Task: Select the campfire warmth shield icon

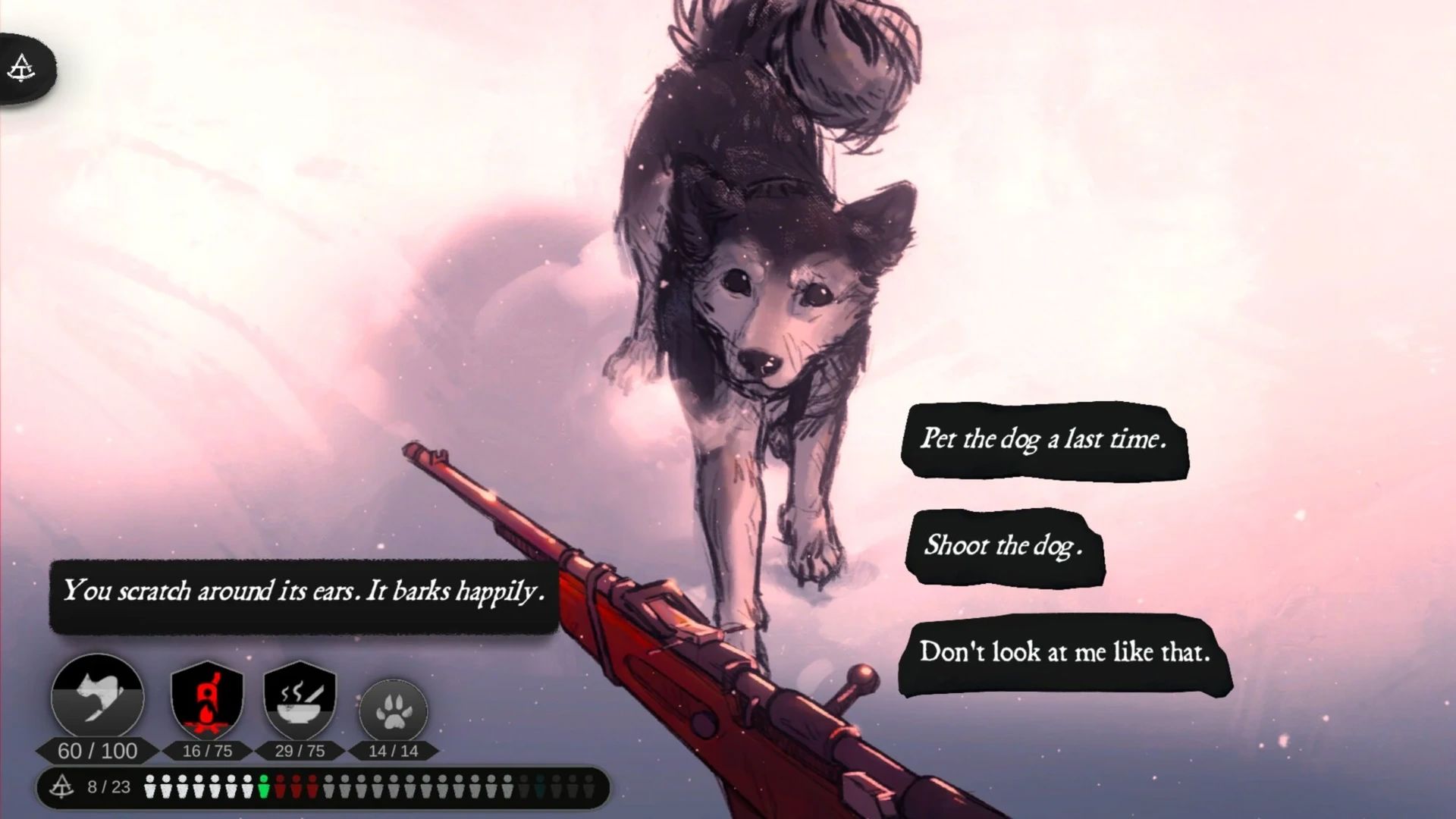Action: (207, 699)
